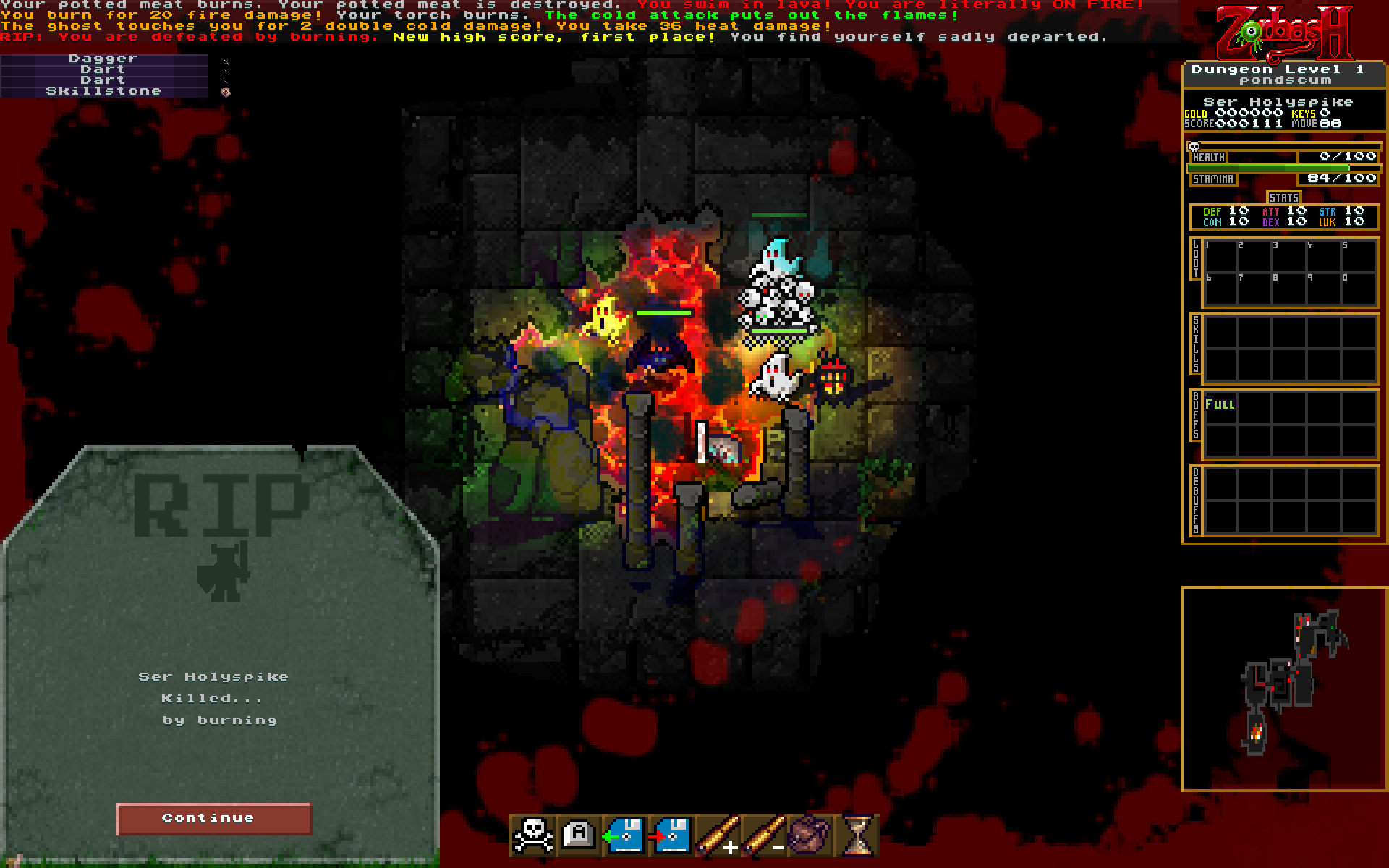
Task: Click the dungeon minimap
Action: pos(1284,689)
